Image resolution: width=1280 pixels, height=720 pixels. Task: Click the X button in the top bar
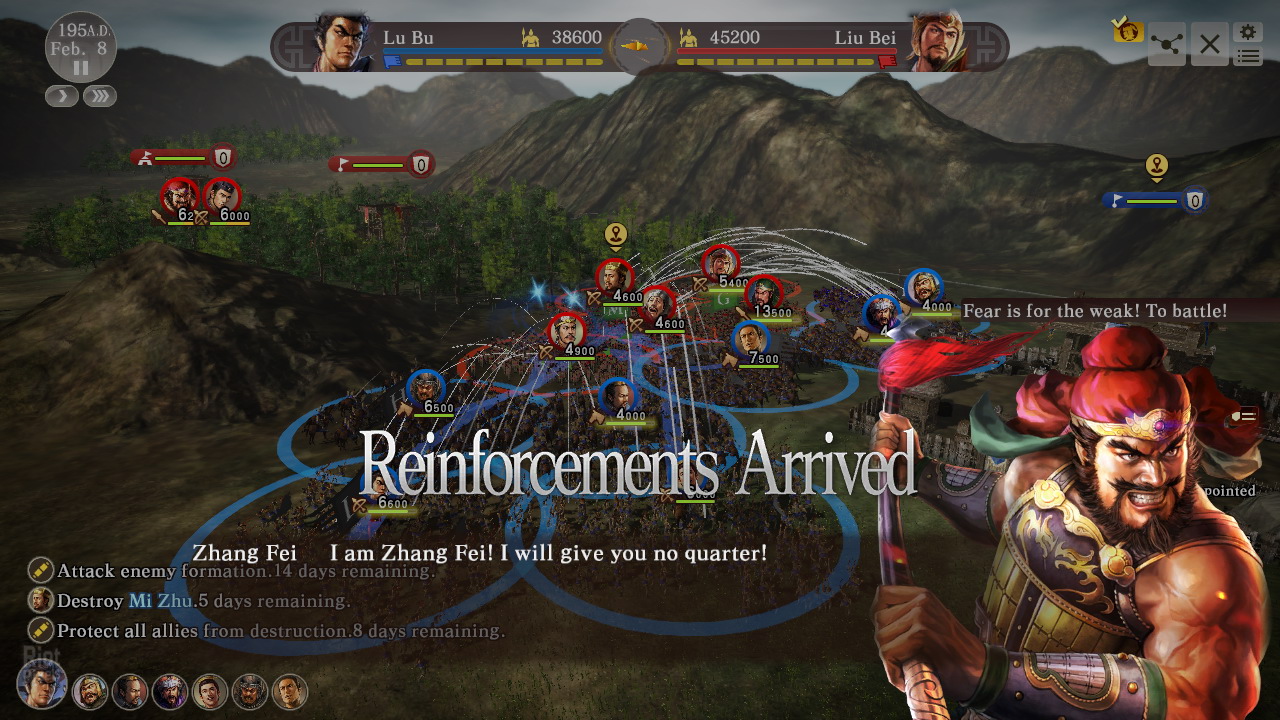[x=1209, y=44]
